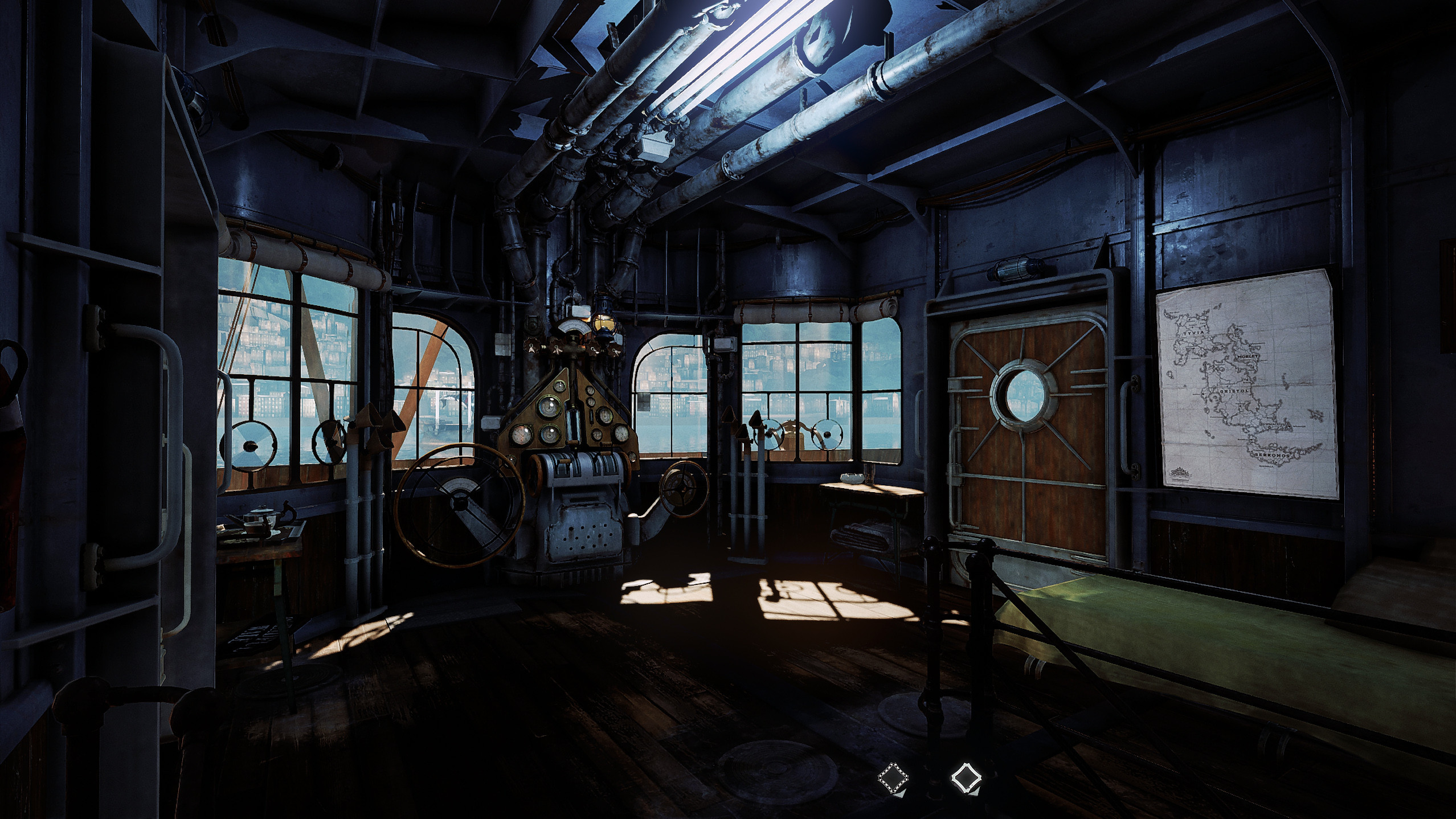Image resolution: width=1456 pixels, height=819 pixels.
Task: Select the solid-outline diamond objective marker
Action: point(967,779)
